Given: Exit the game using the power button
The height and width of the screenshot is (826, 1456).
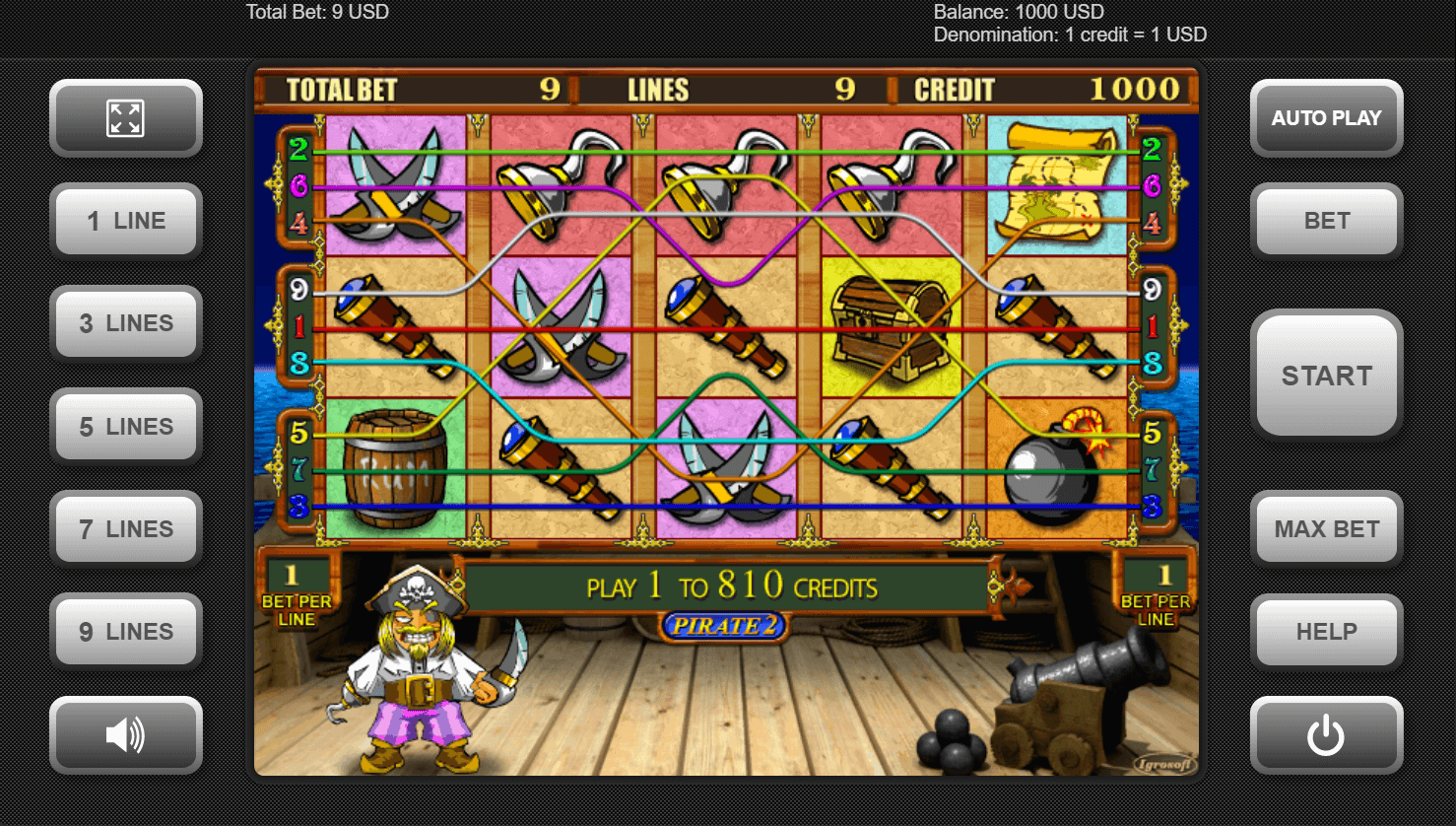Looking at the screenshot, I should (x=1326, y=735).
